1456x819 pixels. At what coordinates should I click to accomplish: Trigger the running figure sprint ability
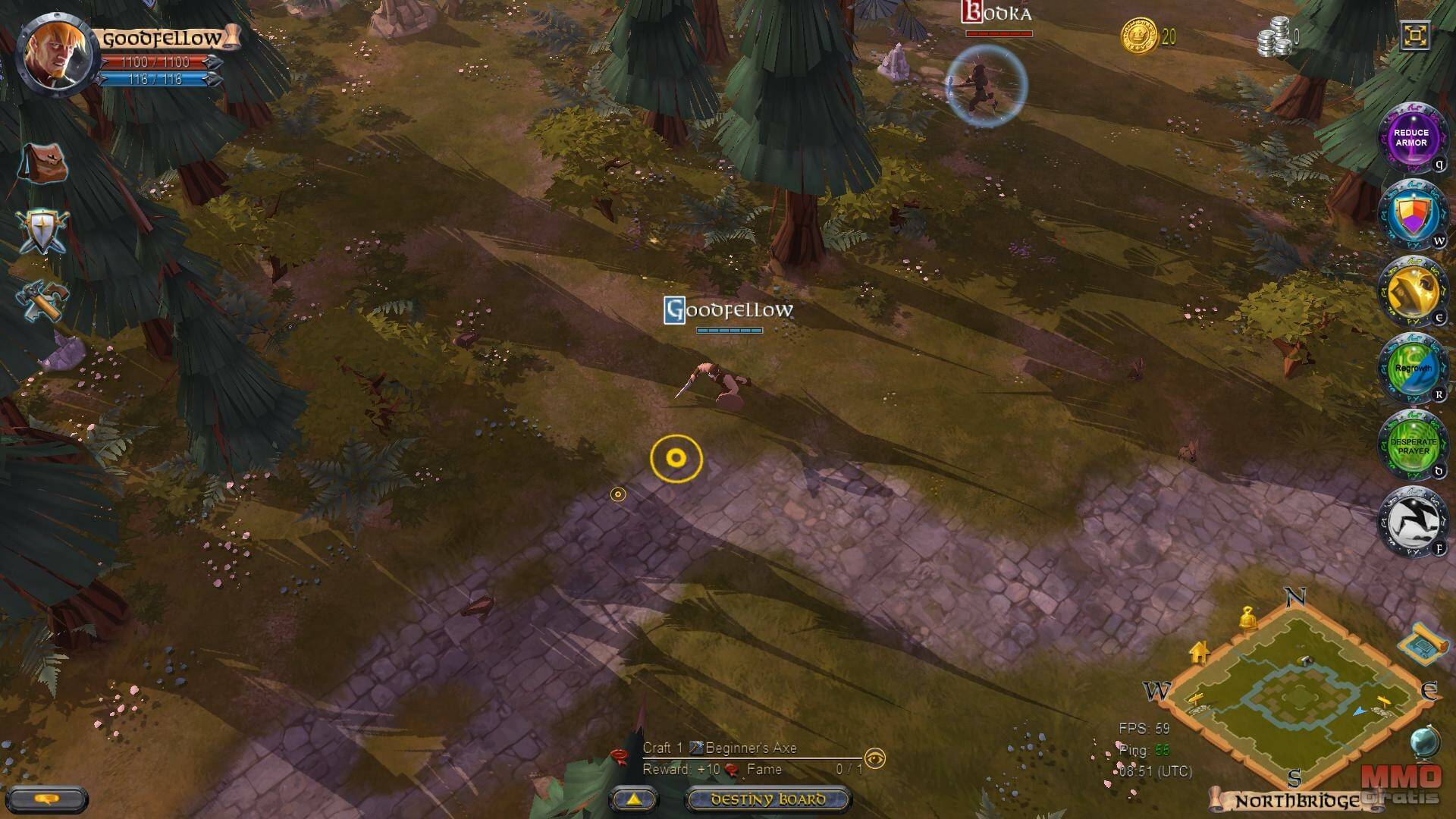(1410, 522)
